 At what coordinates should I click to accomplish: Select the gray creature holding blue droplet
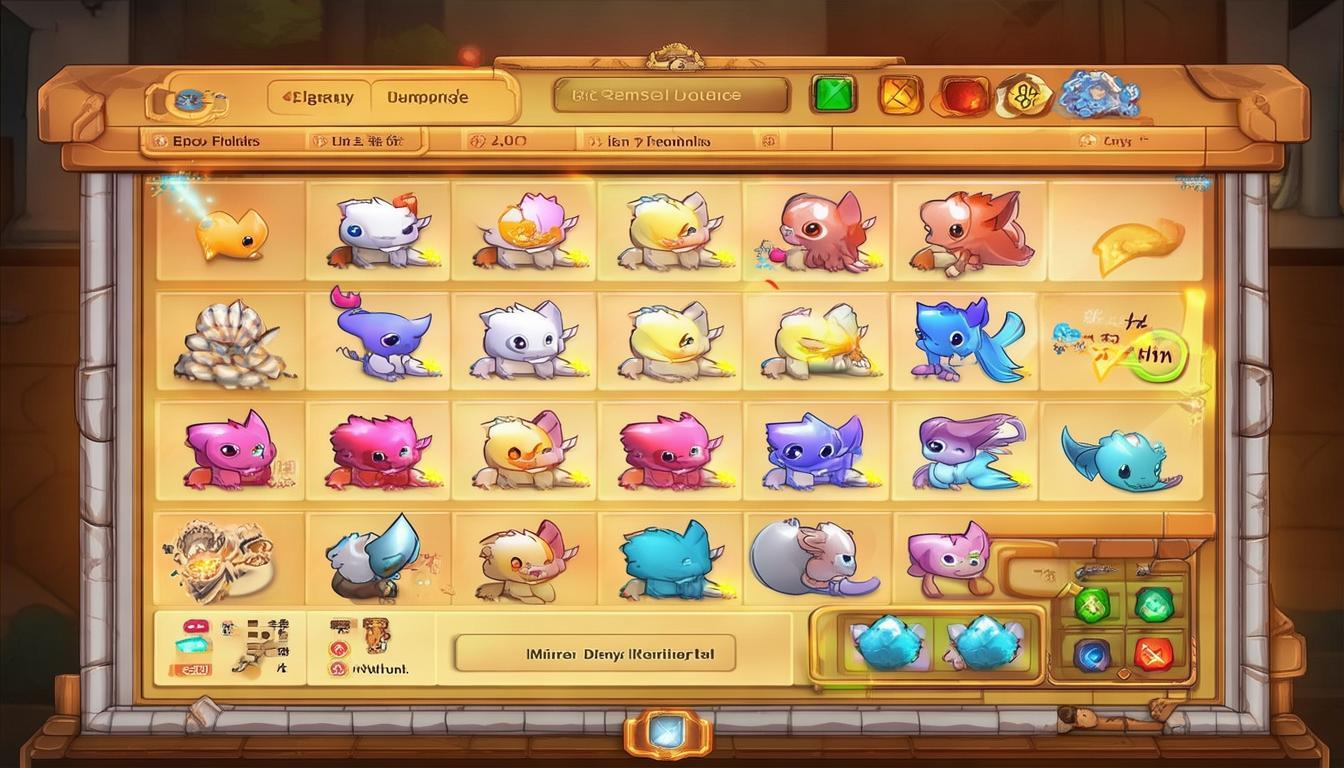point(374,558)
